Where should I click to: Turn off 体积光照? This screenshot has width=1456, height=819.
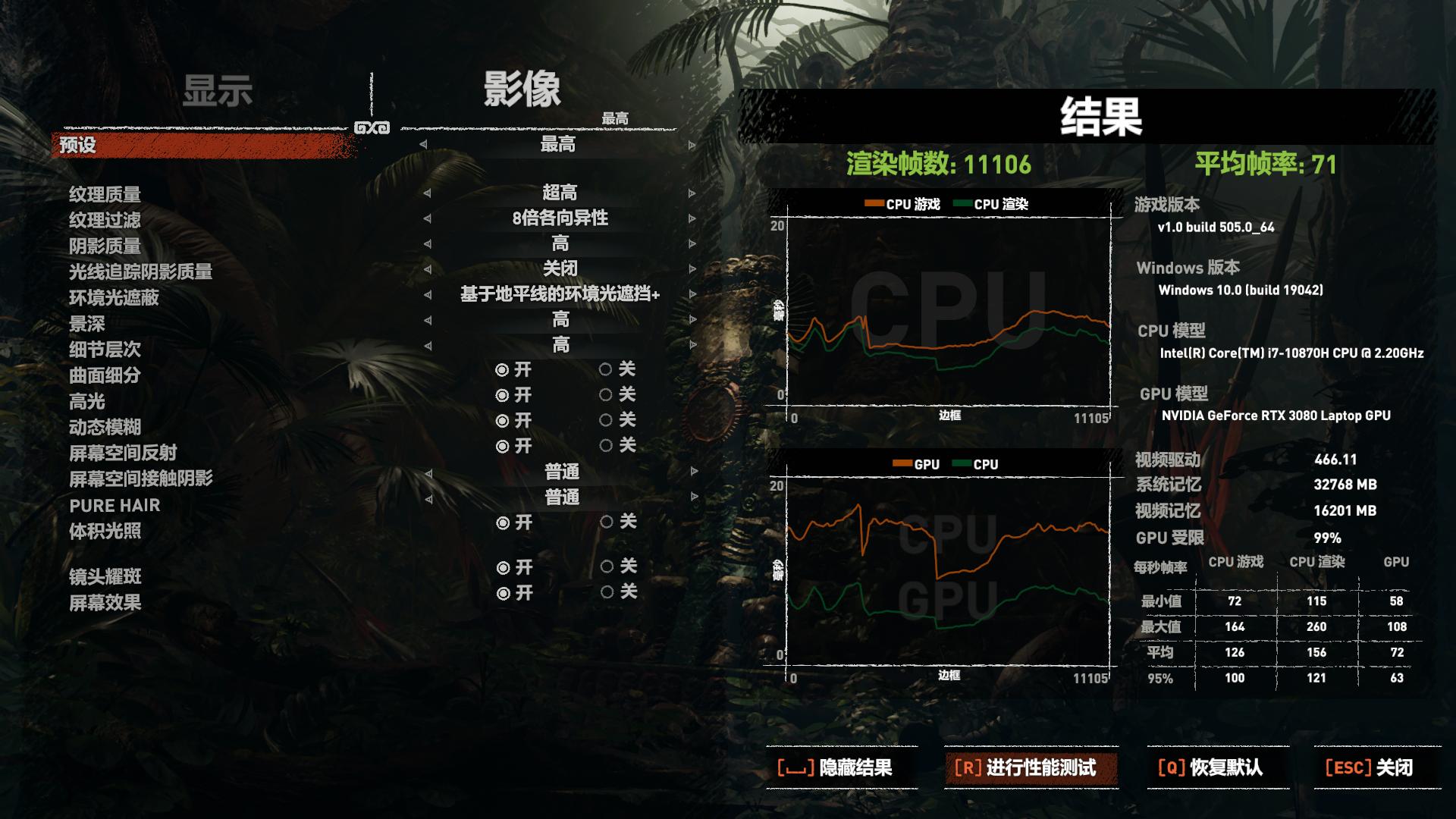tap(605, 522)
